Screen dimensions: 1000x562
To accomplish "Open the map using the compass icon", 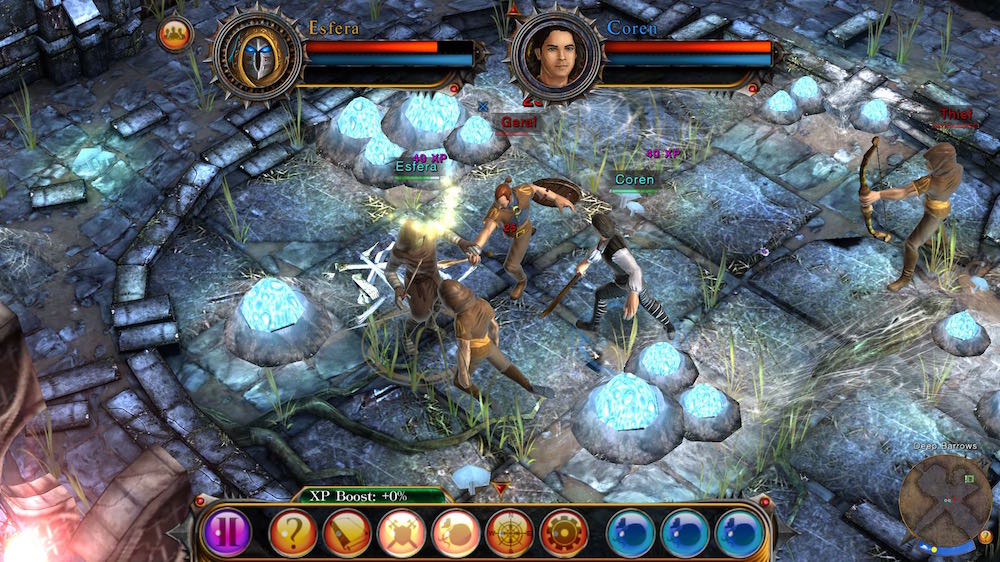I will [x=510, y=532].
